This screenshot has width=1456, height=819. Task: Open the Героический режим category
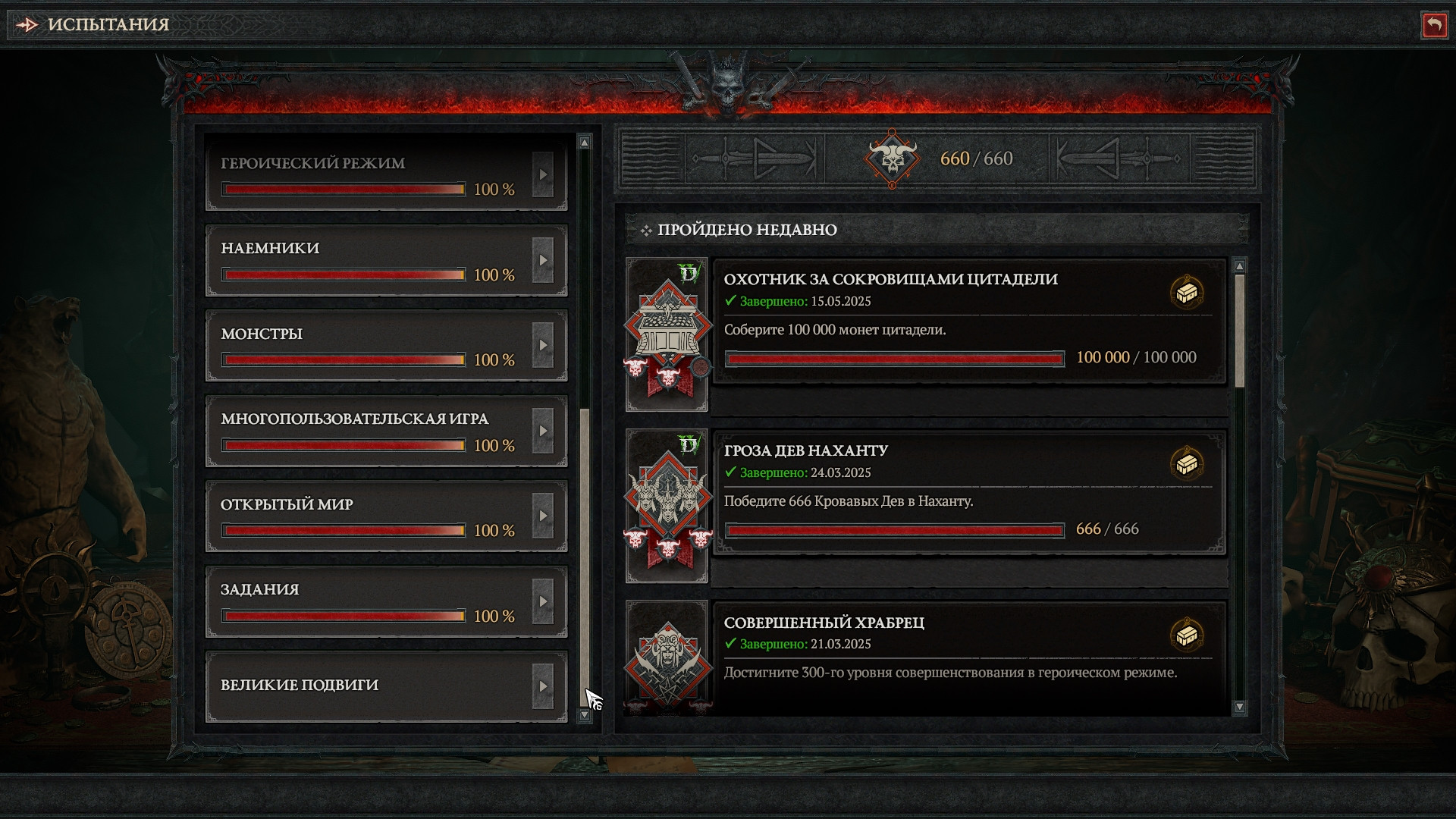(386, 174)
